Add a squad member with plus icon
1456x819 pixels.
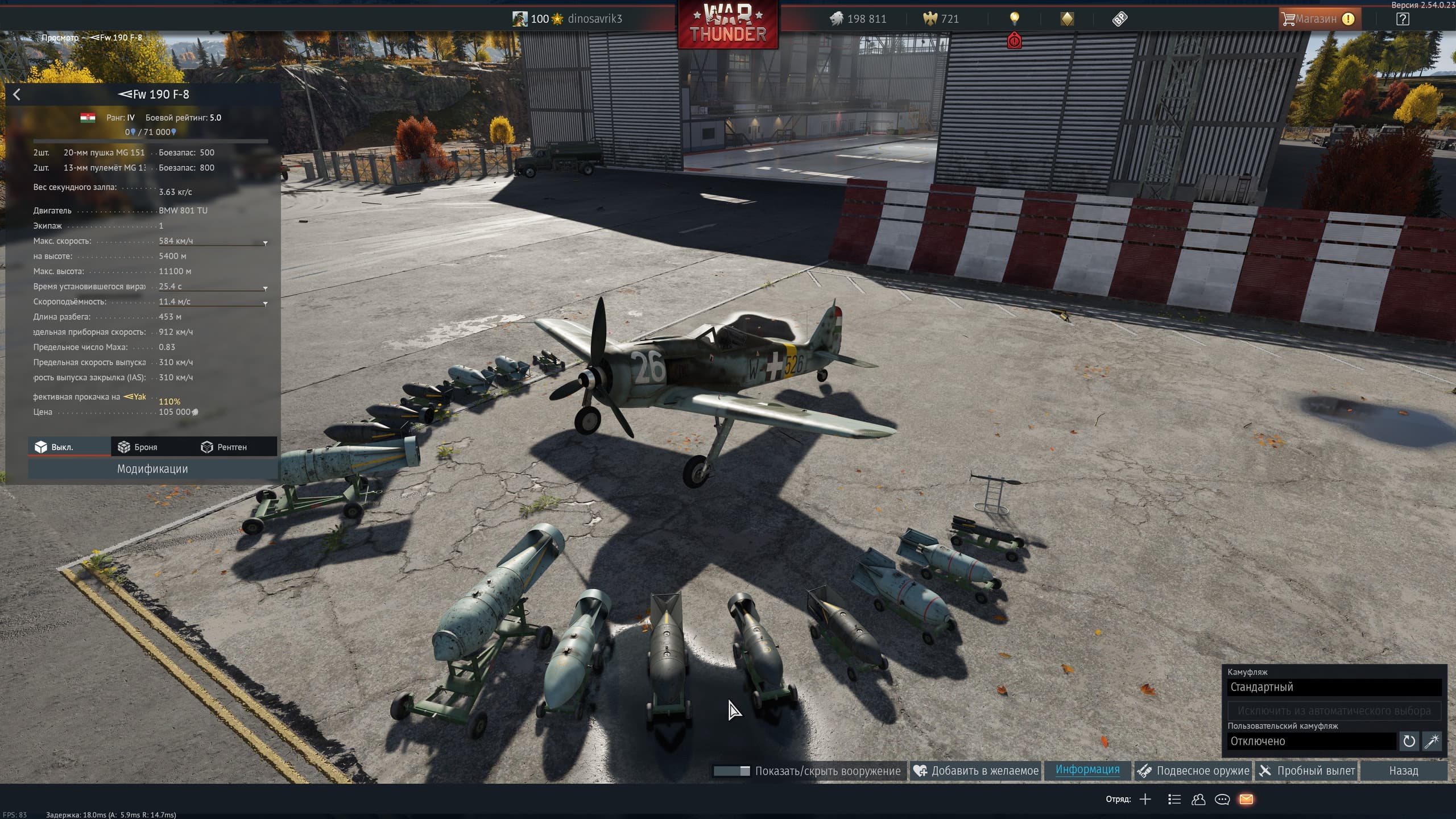[x=1145, y=800]
